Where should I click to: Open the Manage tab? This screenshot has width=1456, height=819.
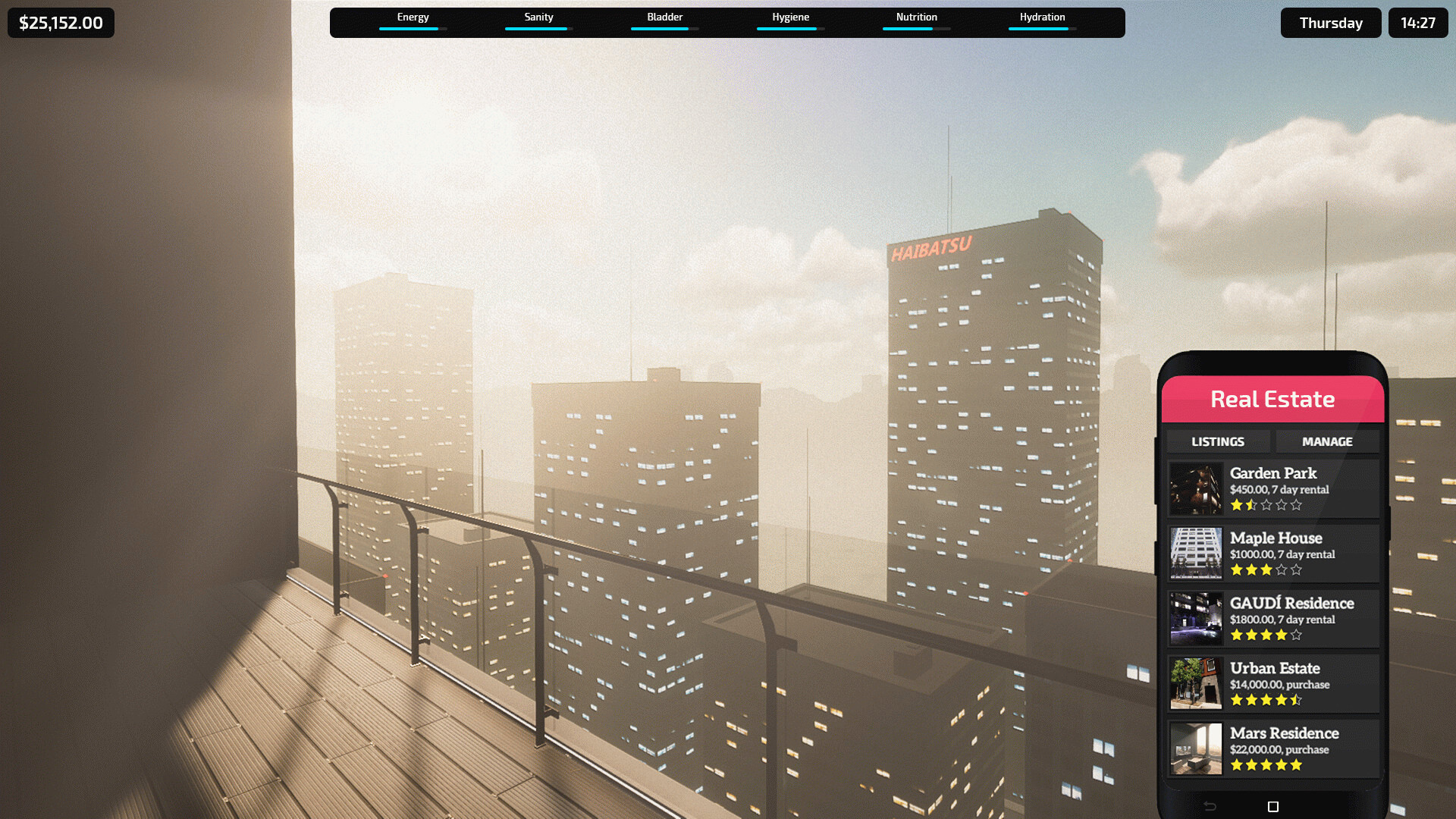pyautogui.click(x=1326, y=441)
